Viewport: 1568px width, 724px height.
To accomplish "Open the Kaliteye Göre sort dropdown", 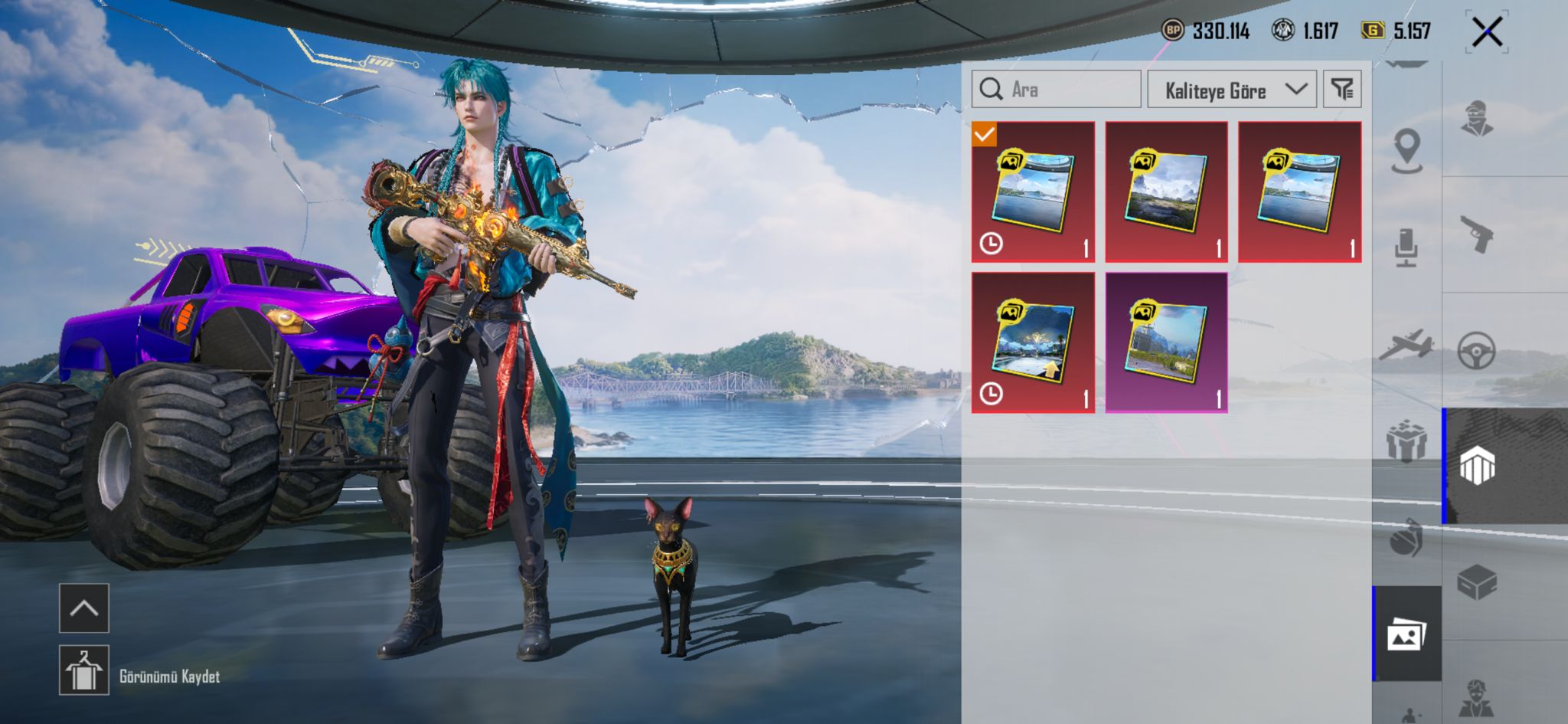I will click(x=1231, y=90).
